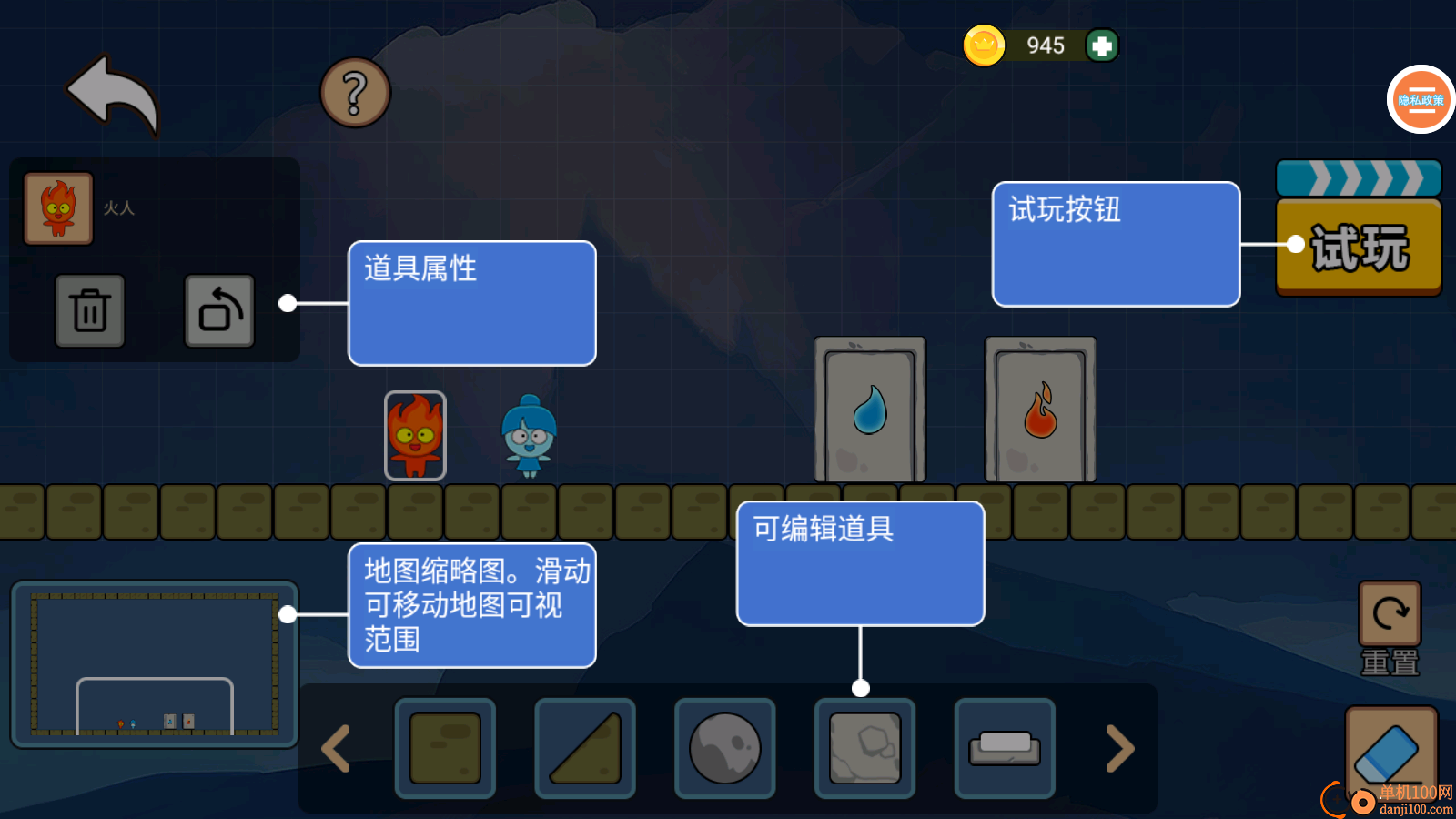Screen dimensions: 1456x819
Task: Click the water door in the level
Action: click(869, 411)
